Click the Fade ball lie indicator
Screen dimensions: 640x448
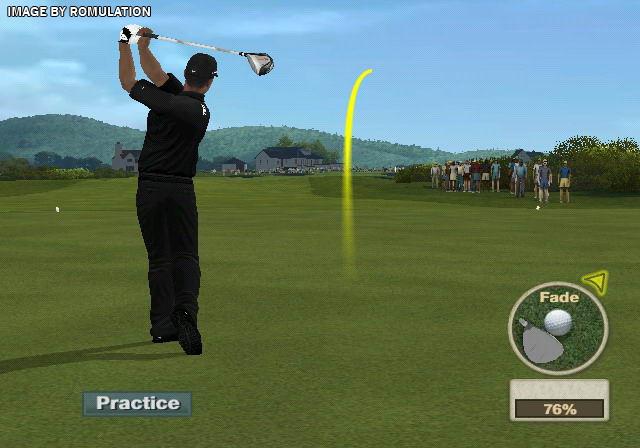558,326
